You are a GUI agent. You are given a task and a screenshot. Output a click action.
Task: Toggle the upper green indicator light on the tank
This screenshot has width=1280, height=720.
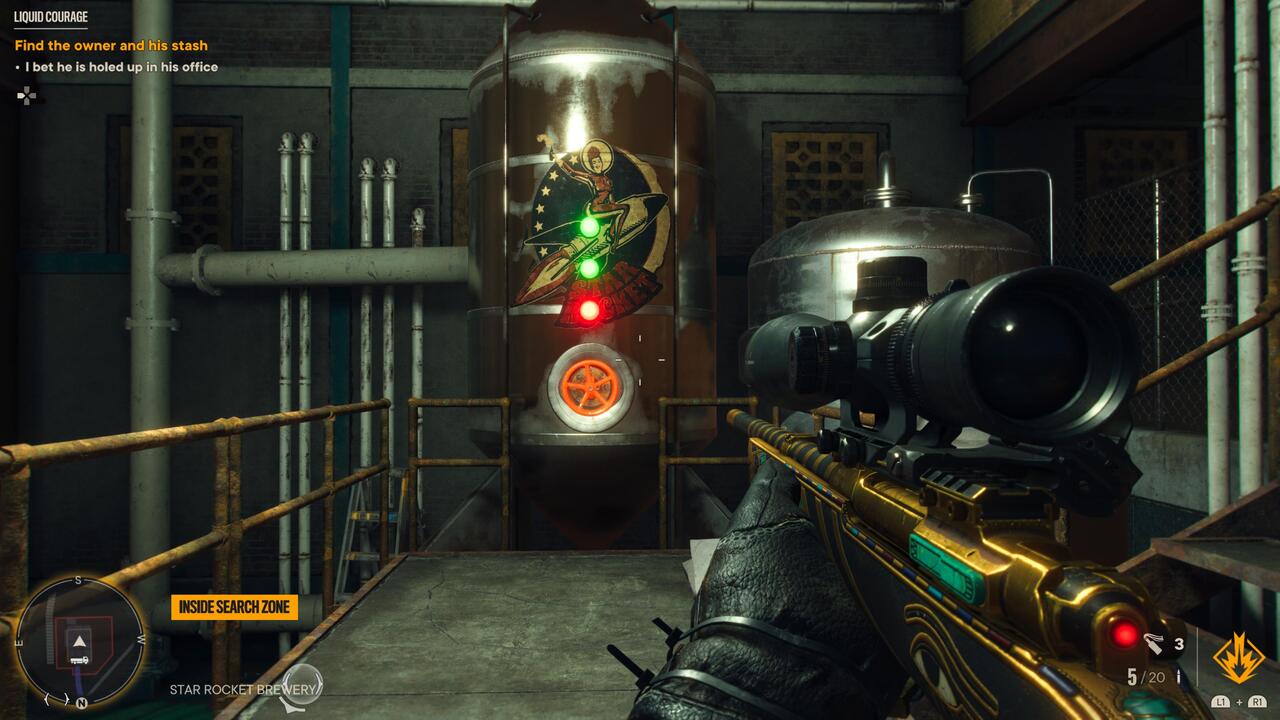click(x=590, y=228)
